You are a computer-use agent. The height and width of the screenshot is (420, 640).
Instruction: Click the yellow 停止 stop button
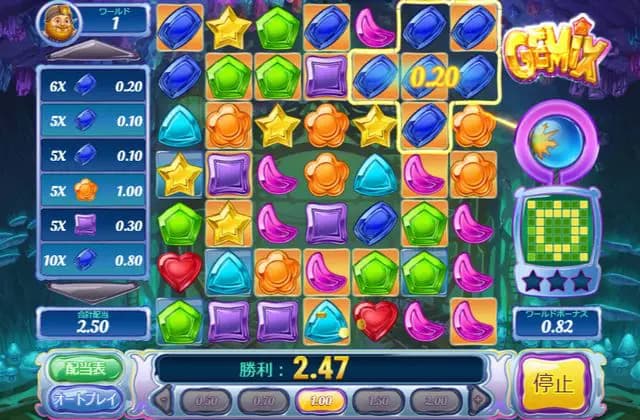555,384
